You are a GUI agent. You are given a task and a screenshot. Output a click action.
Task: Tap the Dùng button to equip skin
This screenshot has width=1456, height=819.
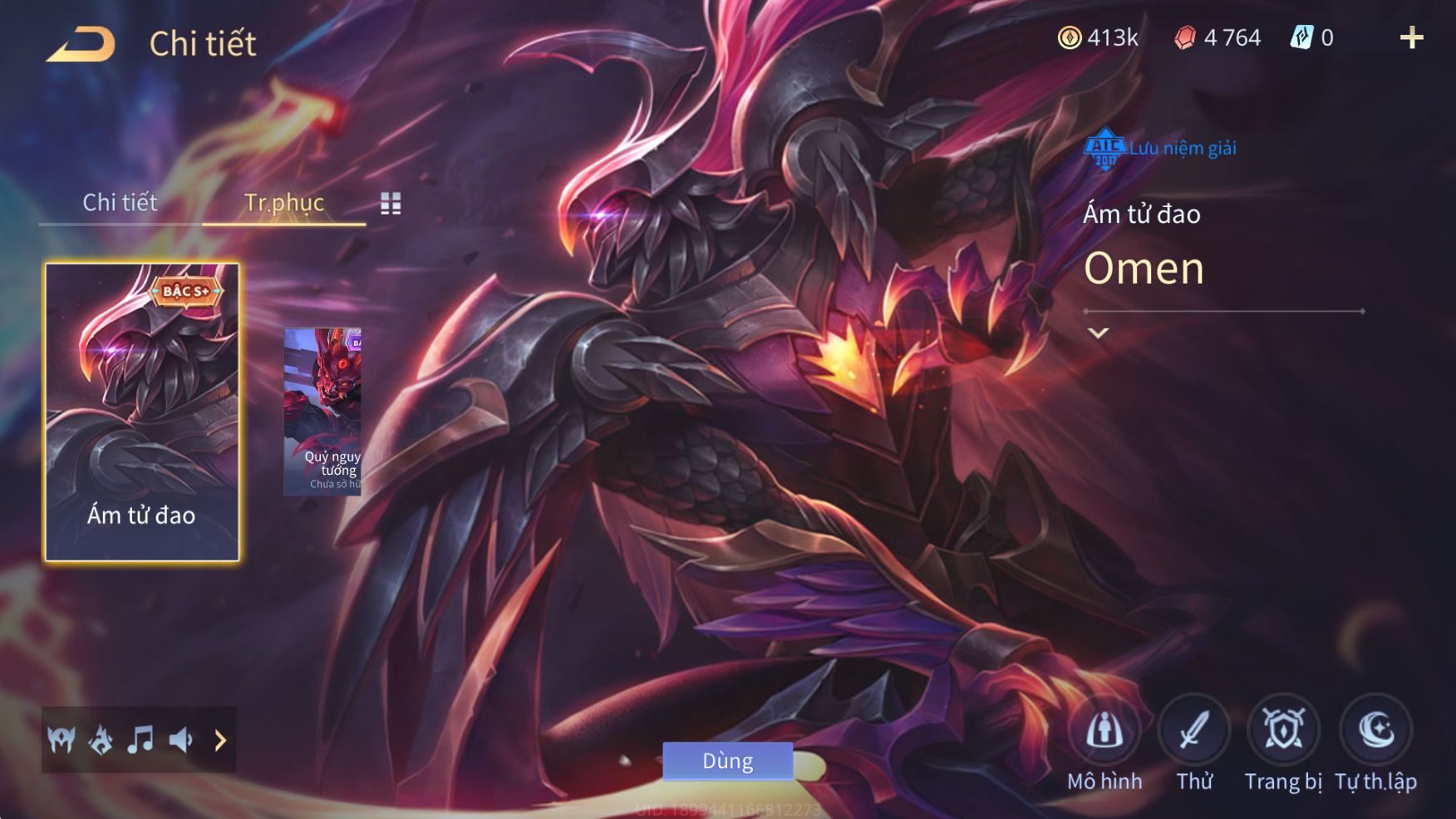pos(727,761)
